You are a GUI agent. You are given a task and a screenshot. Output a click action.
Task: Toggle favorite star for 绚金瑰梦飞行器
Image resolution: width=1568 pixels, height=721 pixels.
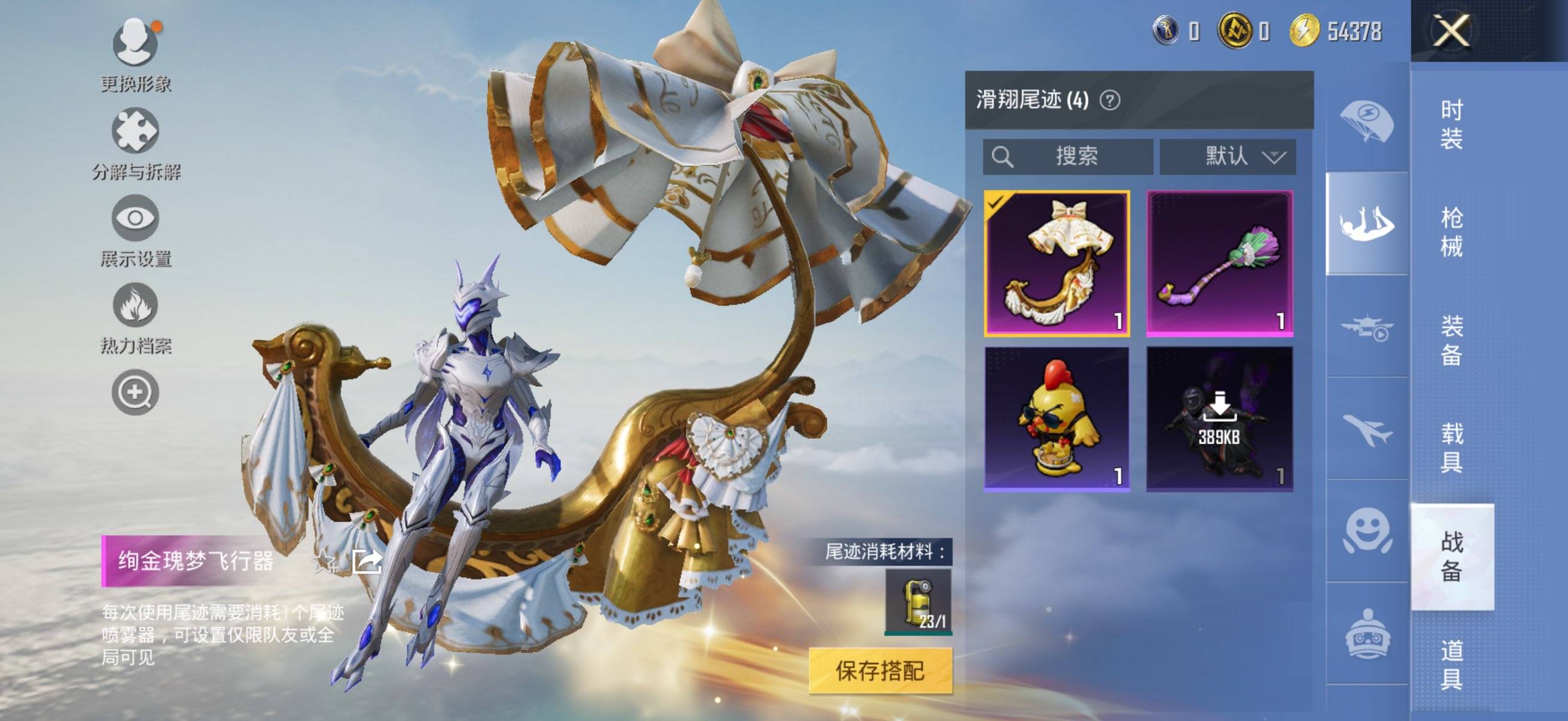(322, 561)
